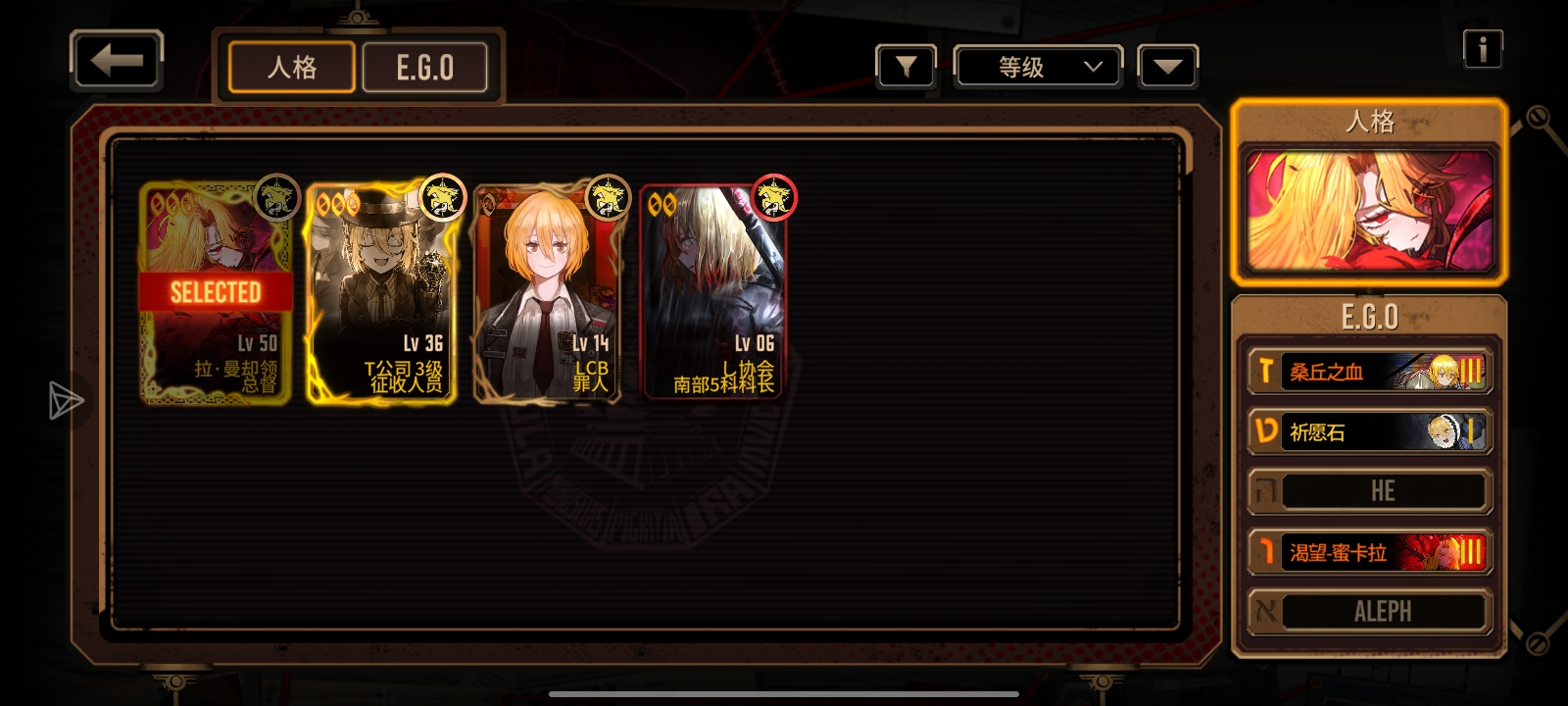Switch to the 人格 tab
1568x706 pixels.
(292, 68)
